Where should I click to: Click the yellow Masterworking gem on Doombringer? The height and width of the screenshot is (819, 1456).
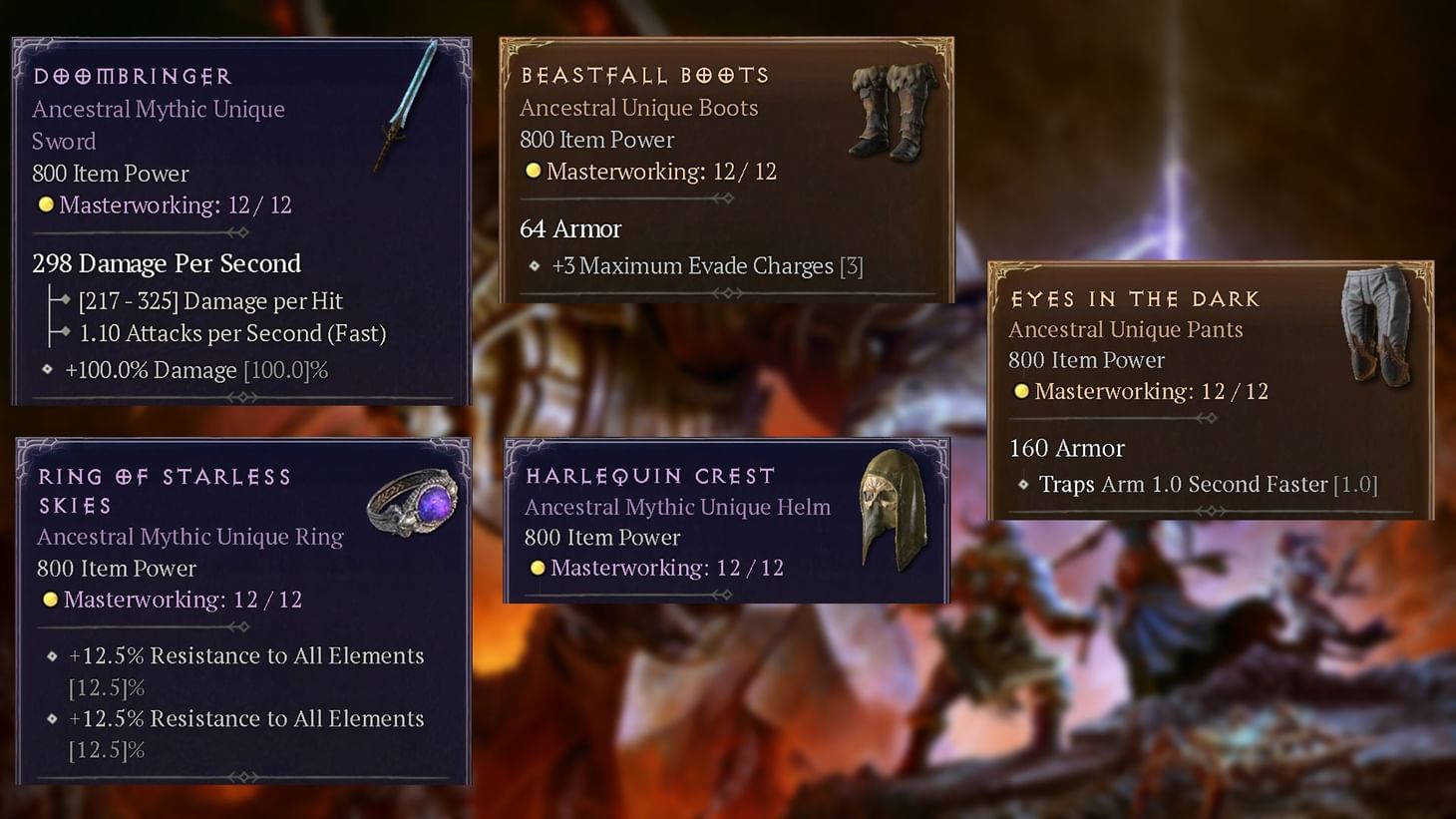[x=44, y=205]
